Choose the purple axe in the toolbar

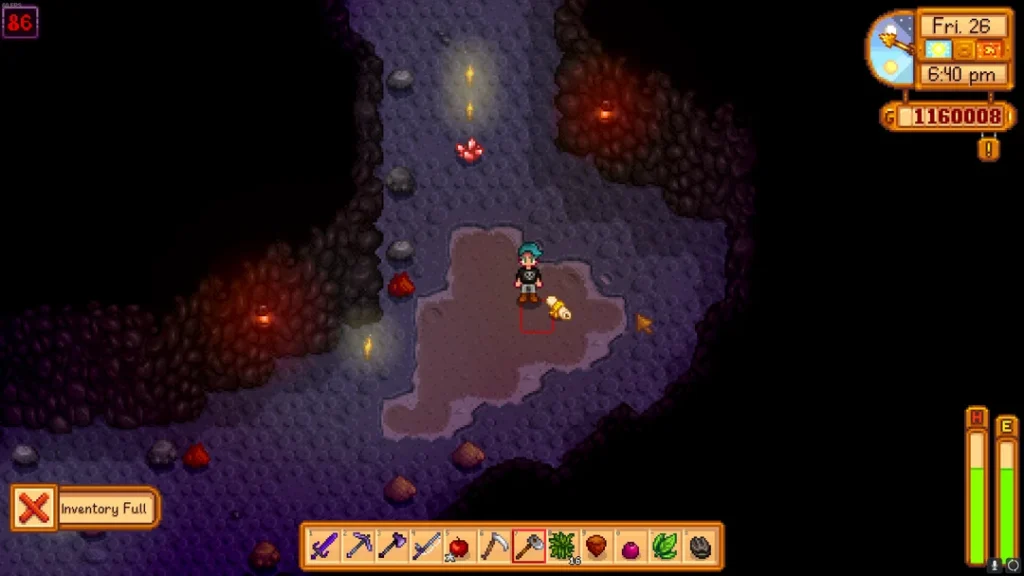point(392,546)
